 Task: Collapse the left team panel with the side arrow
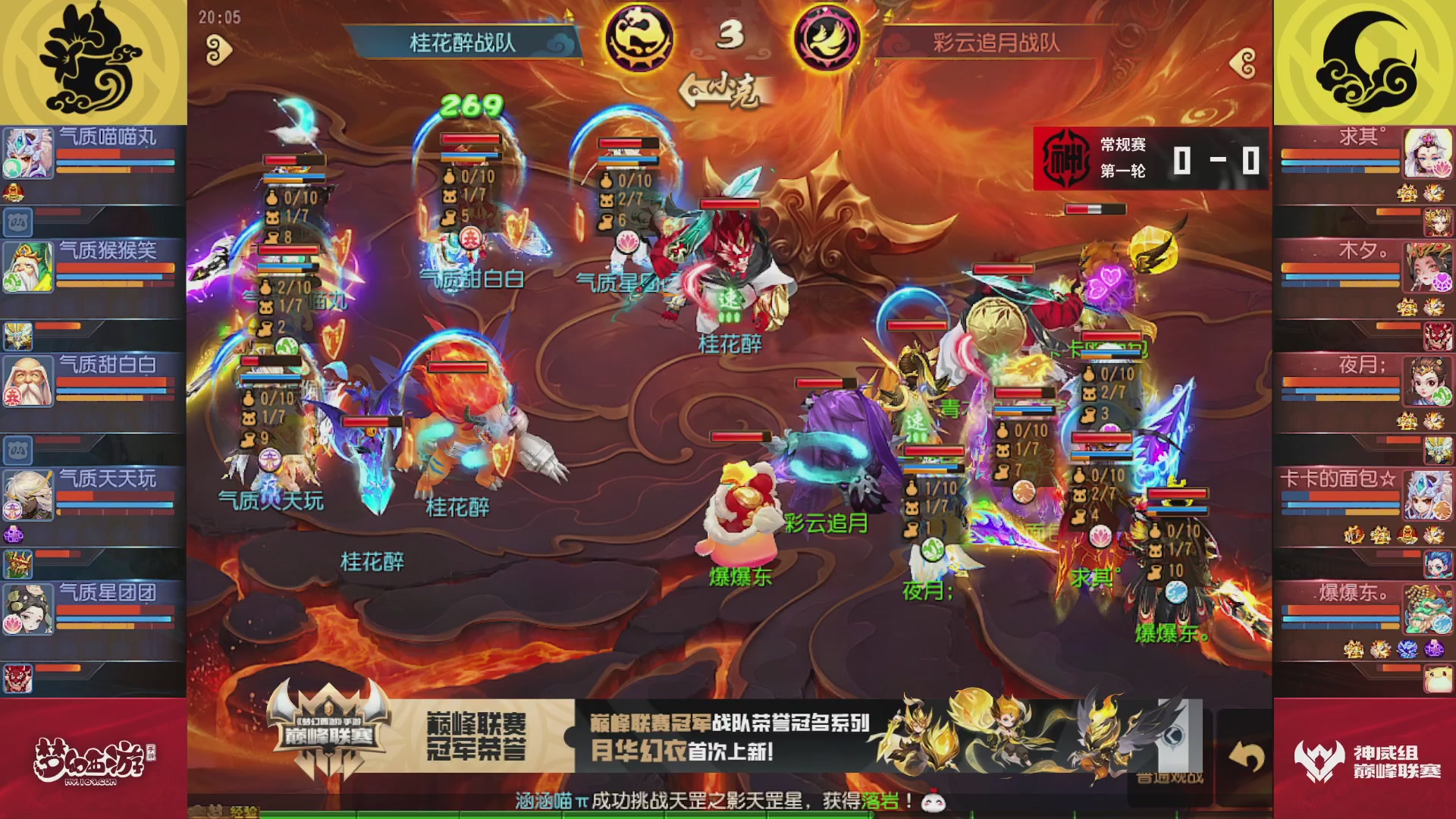pos(218,49)
